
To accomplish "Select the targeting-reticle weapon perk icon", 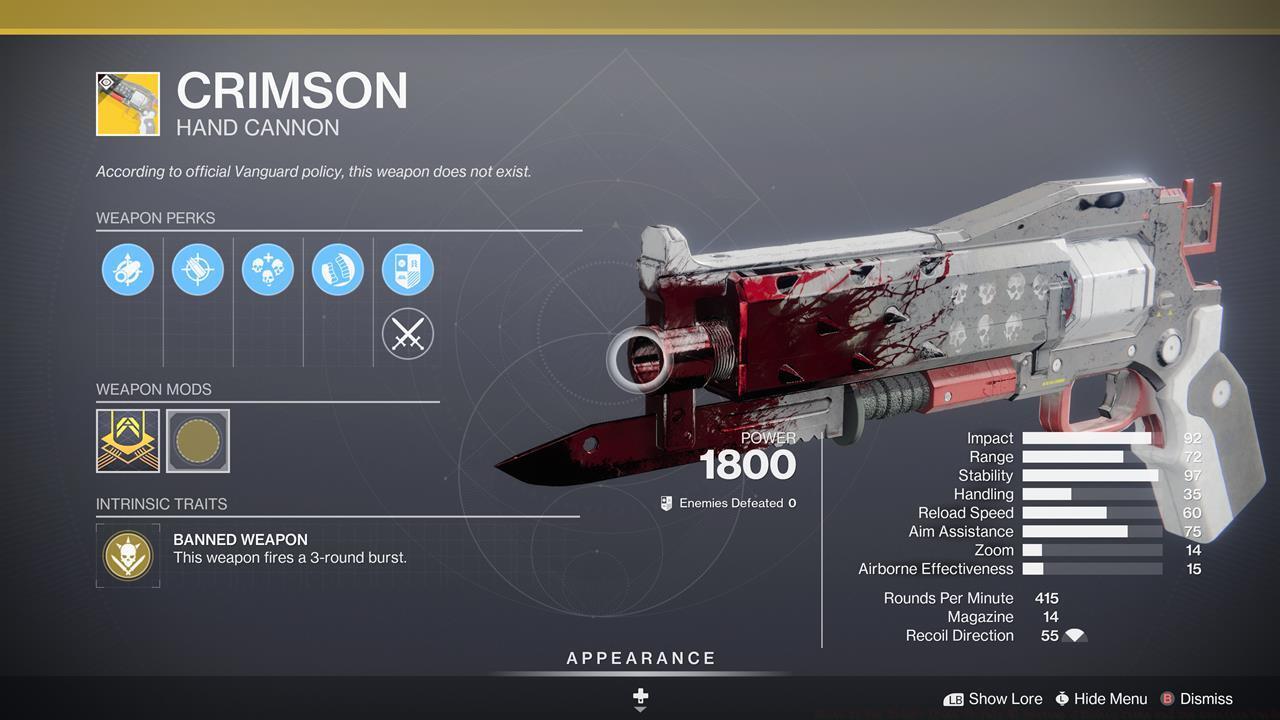I will click(x=197, y=268).
